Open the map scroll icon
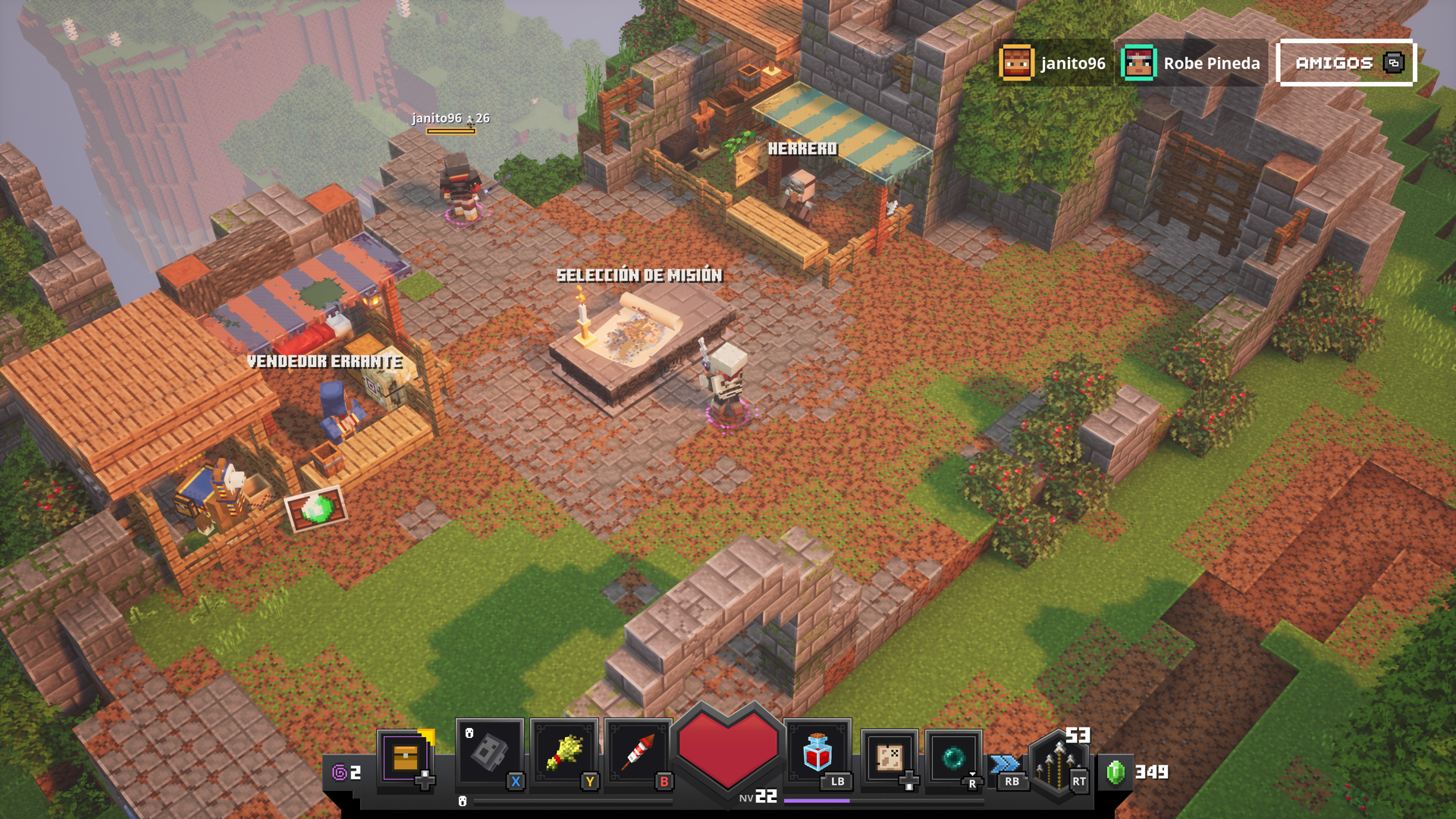1456x819 pixels. (x=890, y=757)
